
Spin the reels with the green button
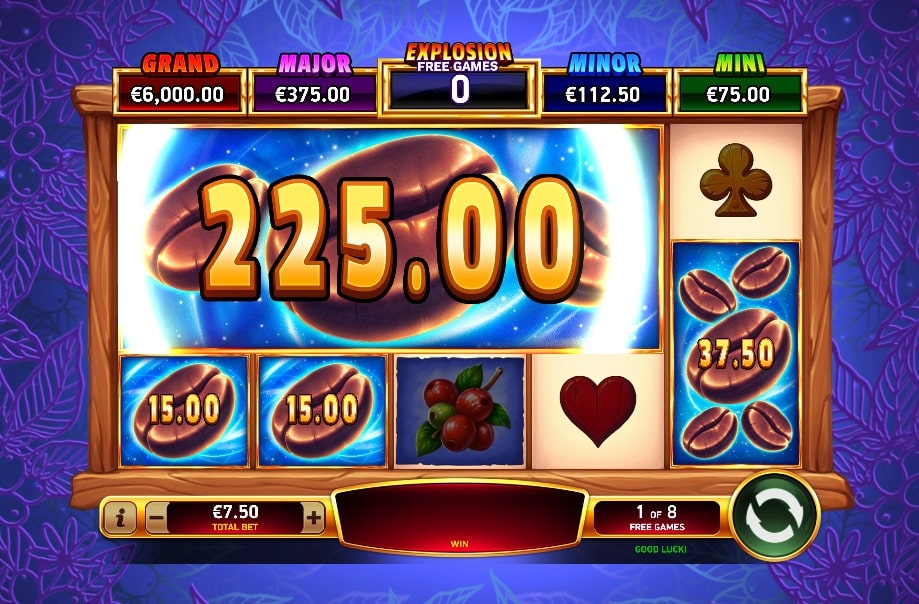pyautogui.click(x=774, y=516)
